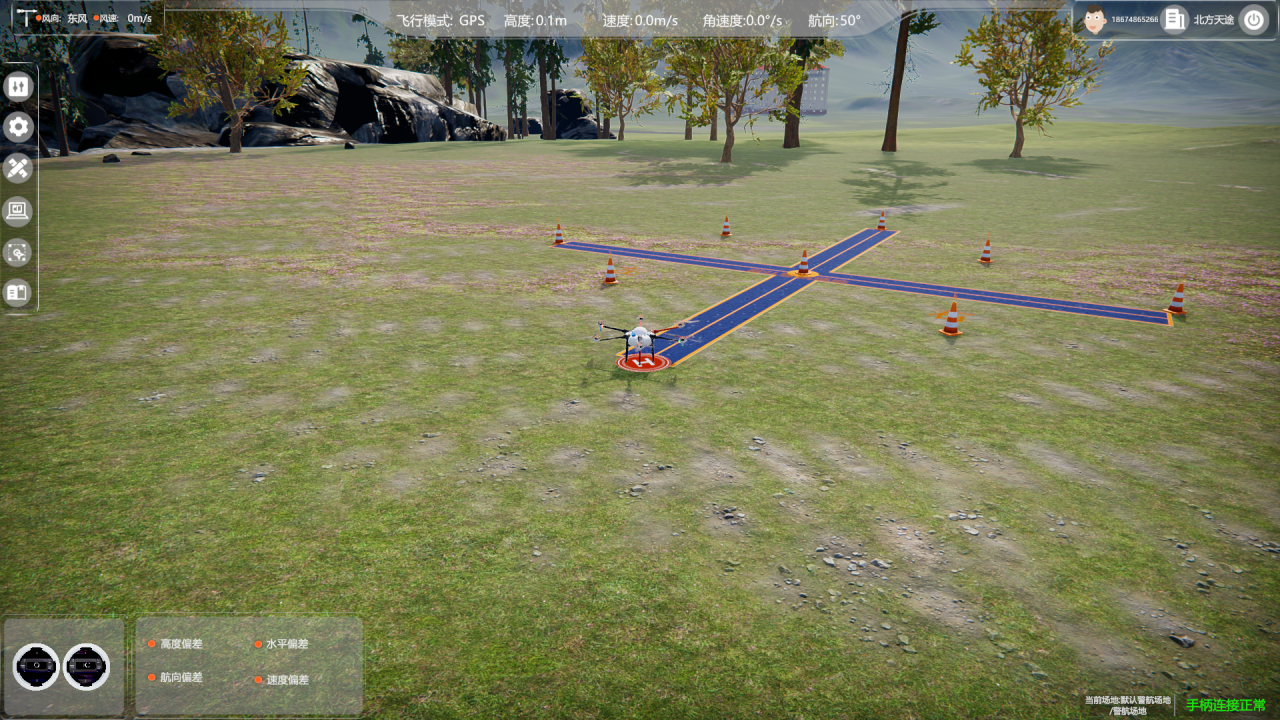Open the laptop screen icon
The image size is (1280, 720).
[x=18, y=210]
